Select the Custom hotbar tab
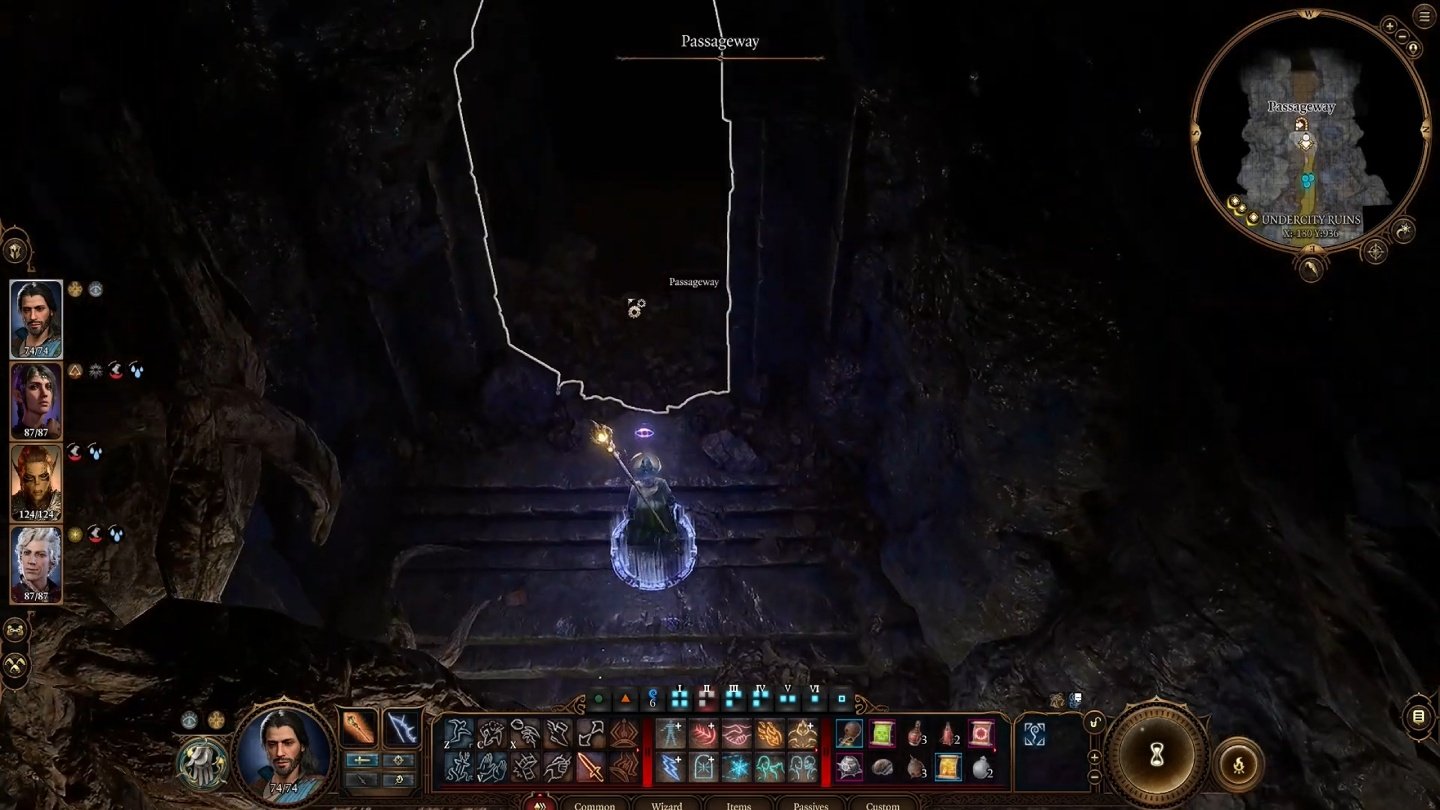This screenshot has width=1440, height=810. tap(883, 804)
